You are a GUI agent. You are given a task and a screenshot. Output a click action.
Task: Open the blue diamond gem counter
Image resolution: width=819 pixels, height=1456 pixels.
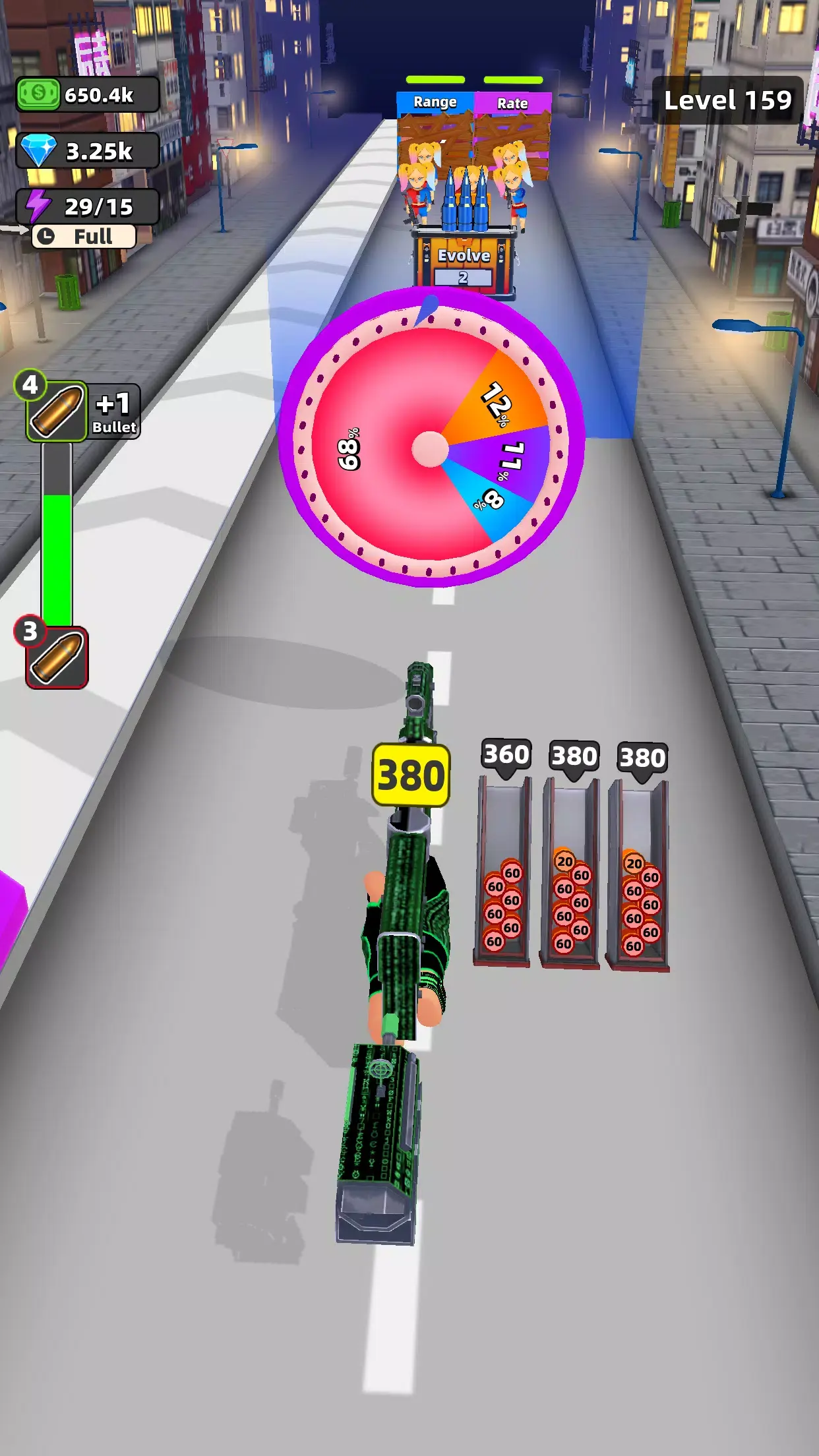tap(88, 151)
